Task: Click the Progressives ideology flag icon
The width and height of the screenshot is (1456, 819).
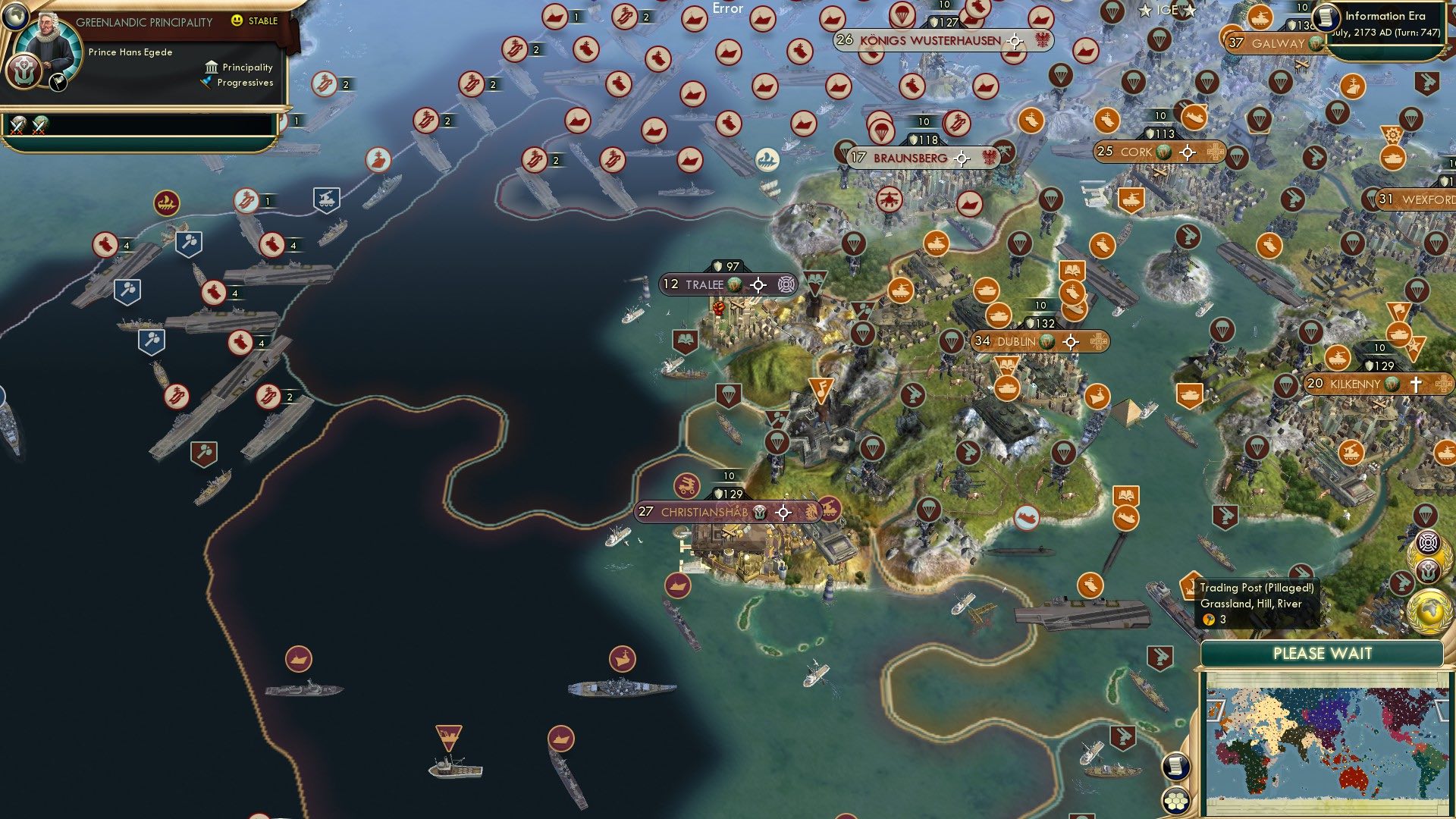Action: coord(205,84)
